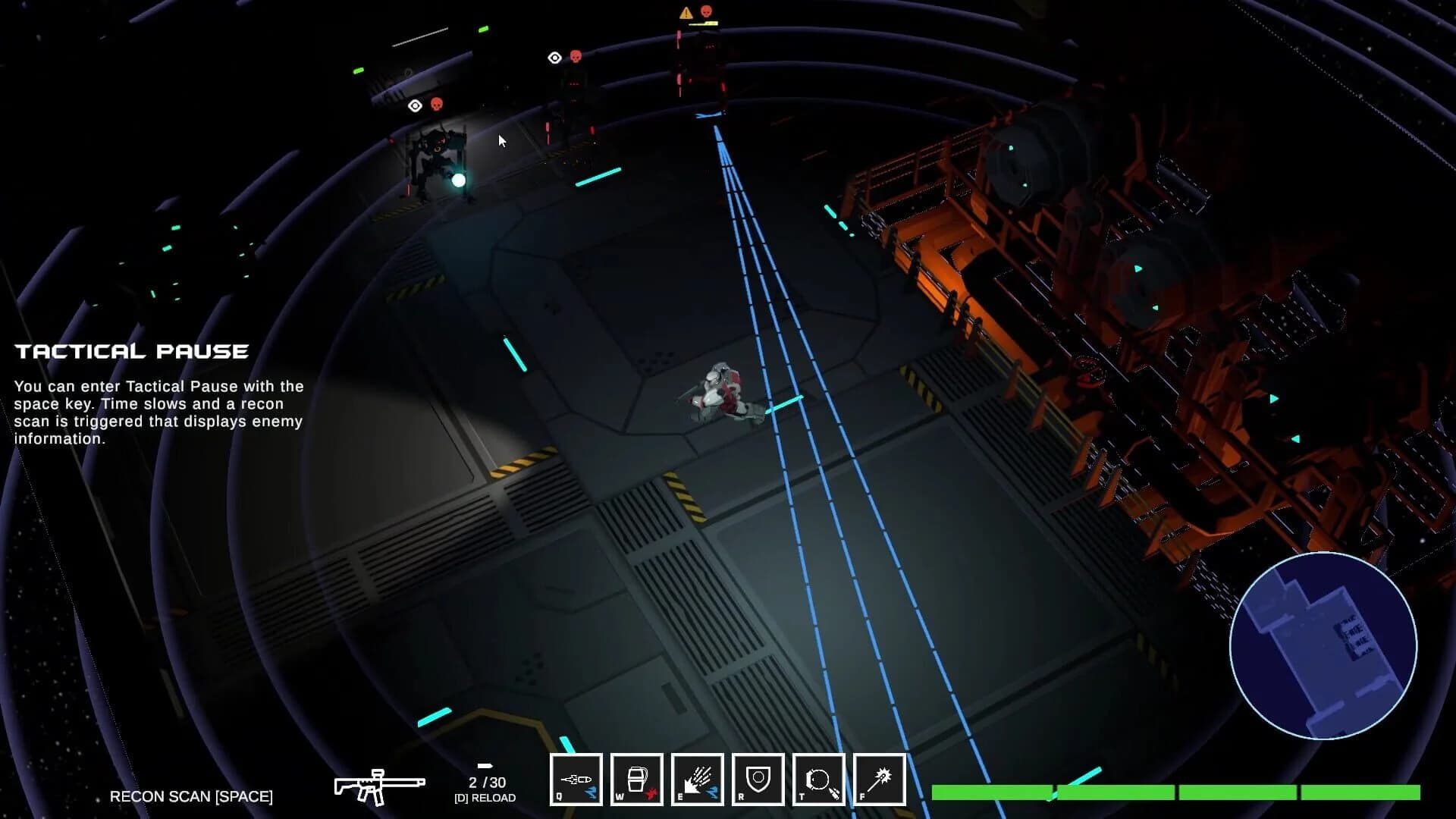Toggle the eye indicator above the spotlight mech
Image resolution: width=1456 pixels, height=819 pixels.
click(x=414, y=105)
